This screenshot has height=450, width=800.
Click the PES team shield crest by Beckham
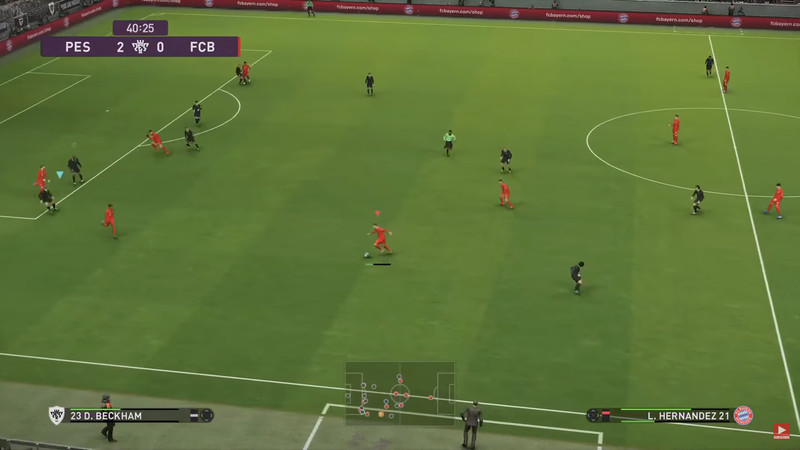56,415
